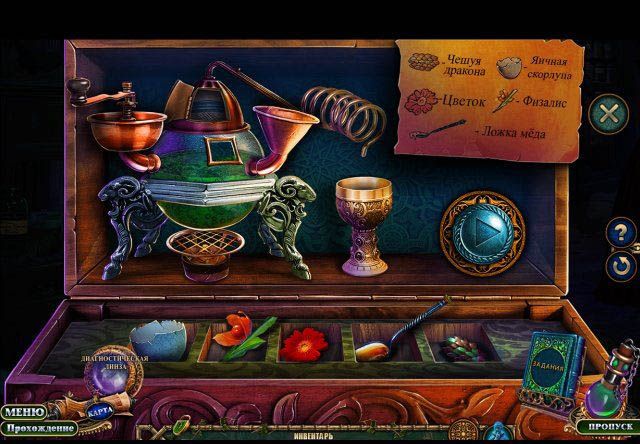This screenshot has height=444, width=640.
Task: Open the КАРТА map scroll
Action: coord(98,411)
